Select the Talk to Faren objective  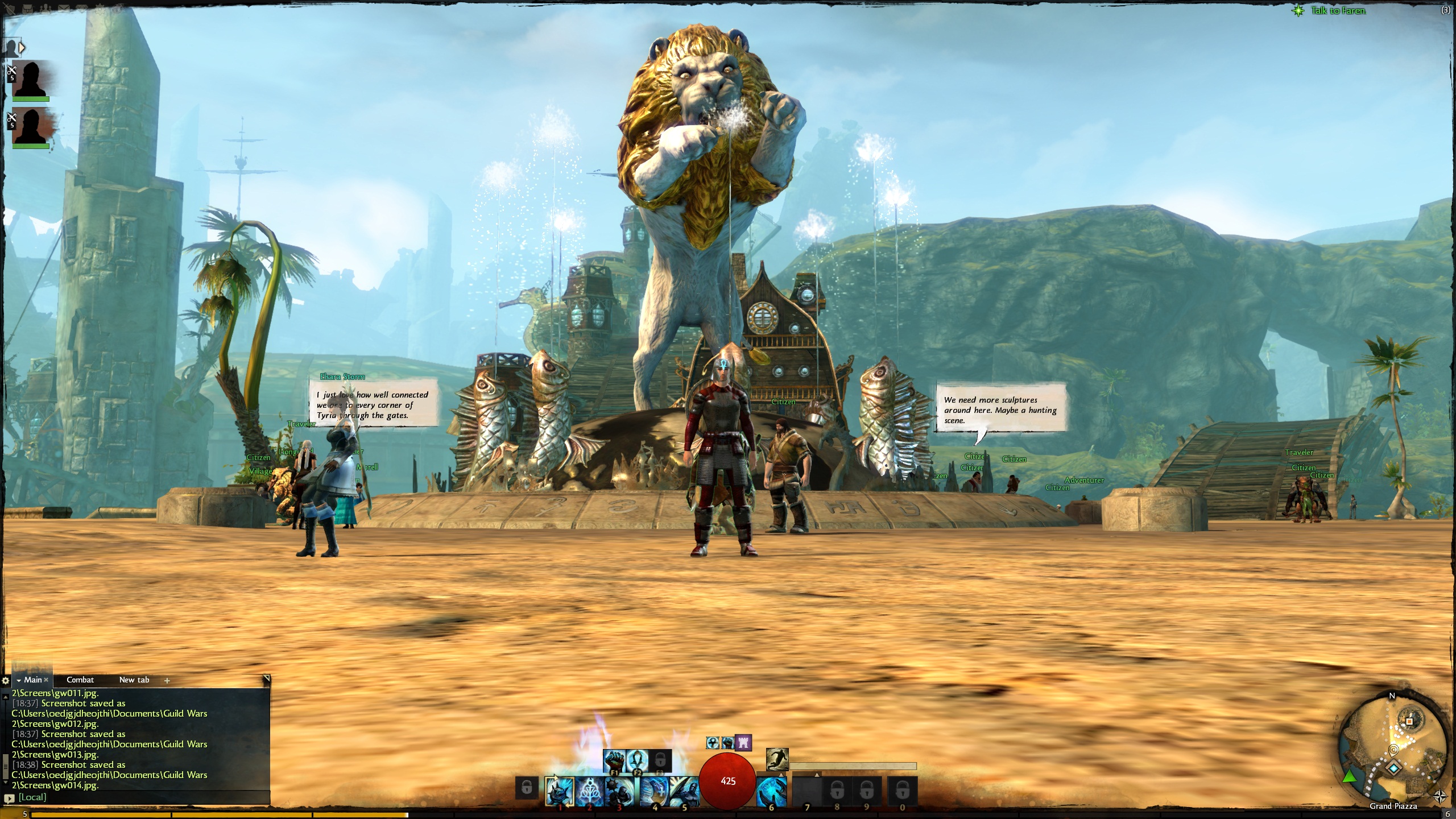(1338, 10)
